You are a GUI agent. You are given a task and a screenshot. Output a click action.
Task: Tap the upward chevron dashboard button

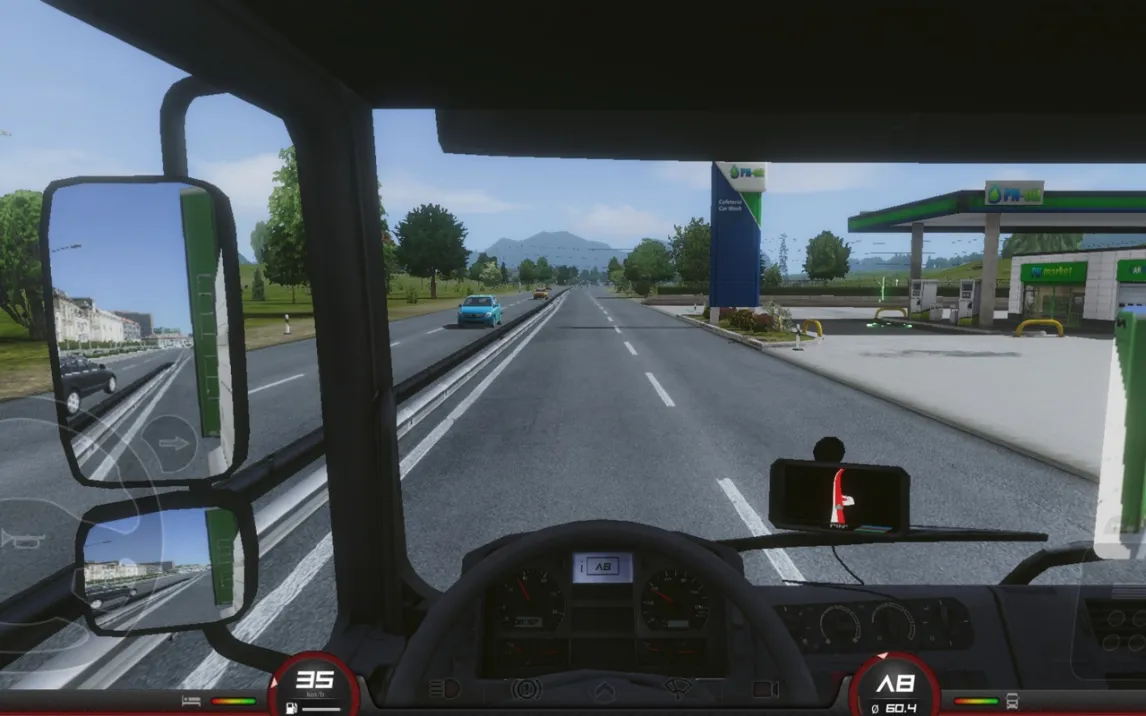point(604,690)
